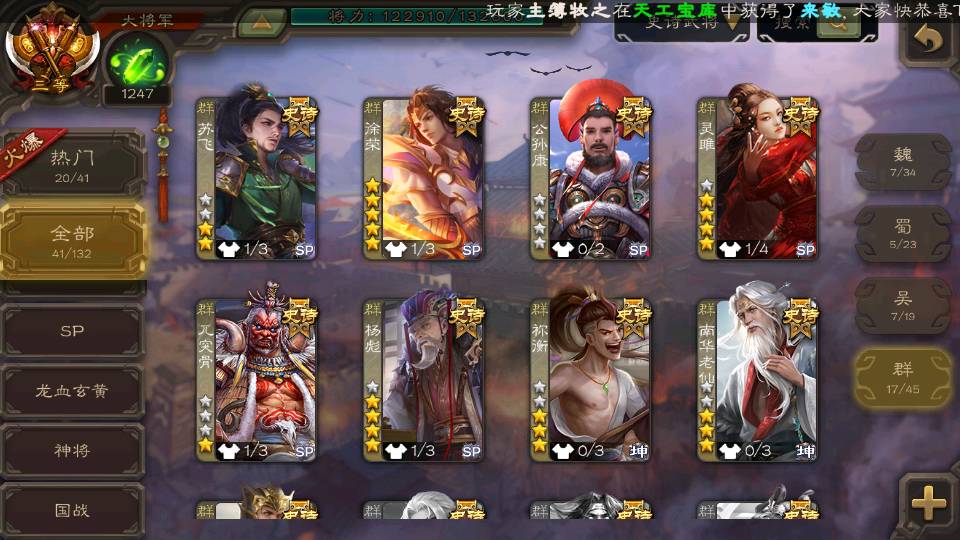View the red-faced 兀突骨 hero card
Viewport: 960px width, 540px height.
tap(257, 380)
